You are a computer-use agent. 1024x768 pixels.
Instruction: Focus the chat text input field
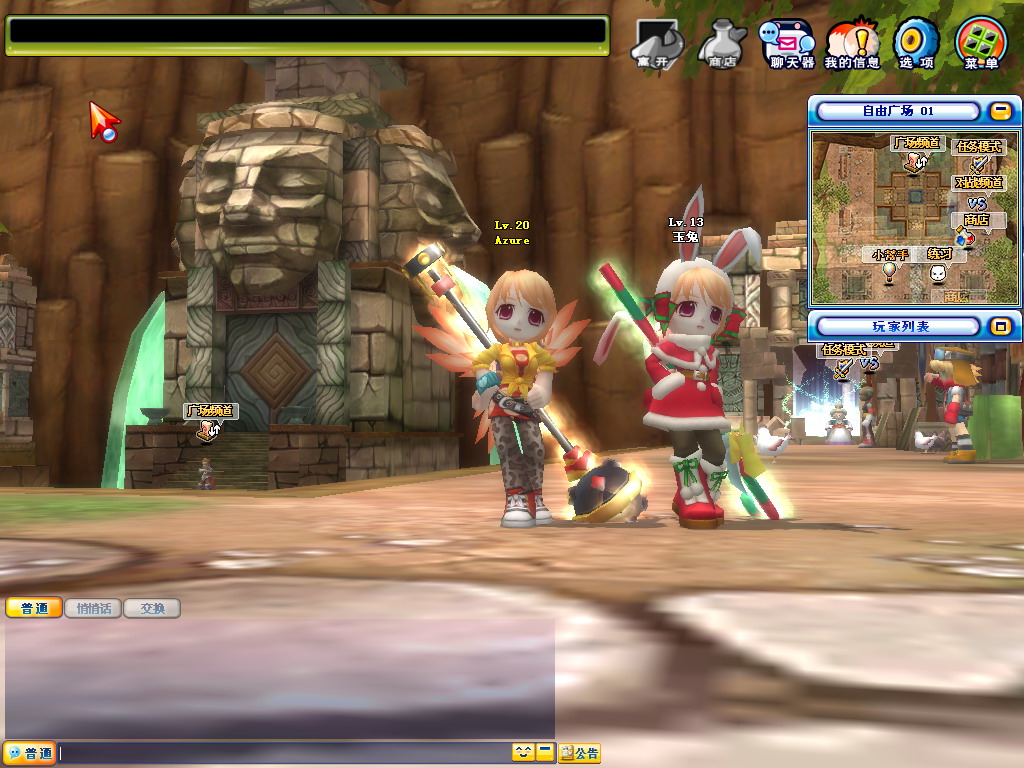[285, 753]
